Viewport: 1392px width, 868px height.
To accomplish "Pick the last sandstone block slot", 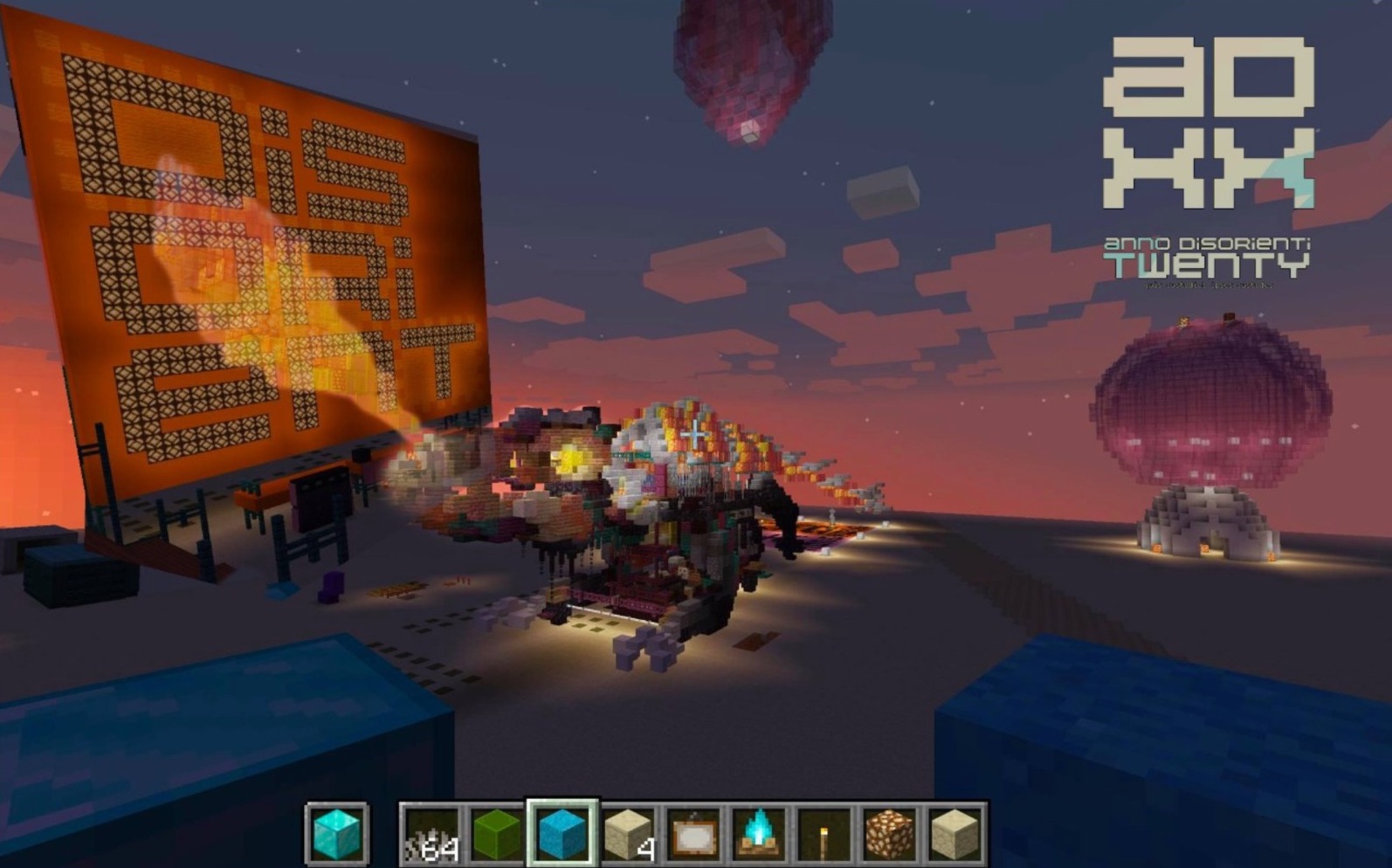I will [x=955, y=834].
